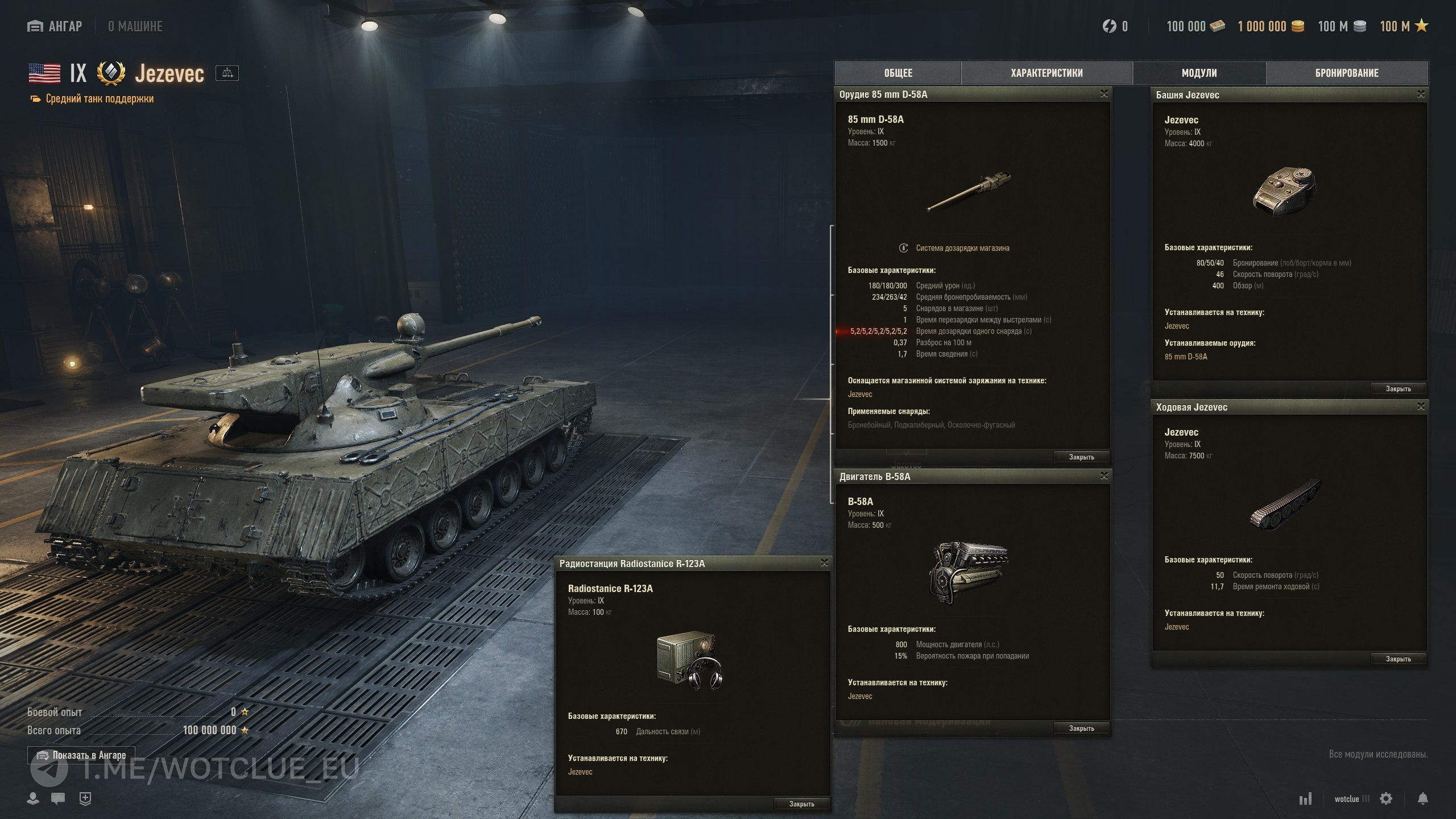The image size is (1456, 819).
Task: Go back to the Ангар hangar
Action: tap(55, 26)
